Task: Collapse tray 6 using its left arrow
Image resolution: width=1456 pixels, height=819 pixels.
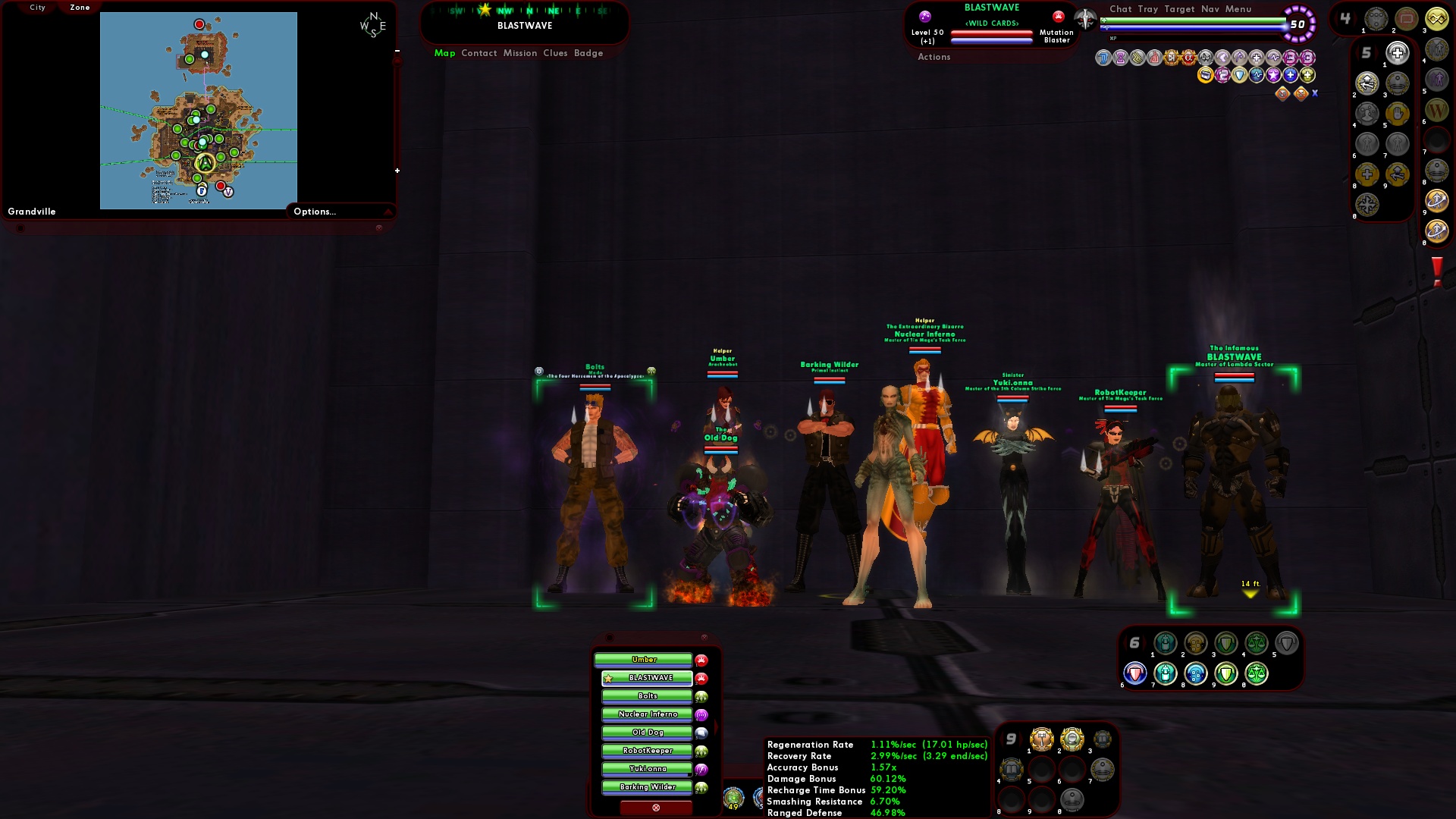Action: click(x=1127, y=642)
